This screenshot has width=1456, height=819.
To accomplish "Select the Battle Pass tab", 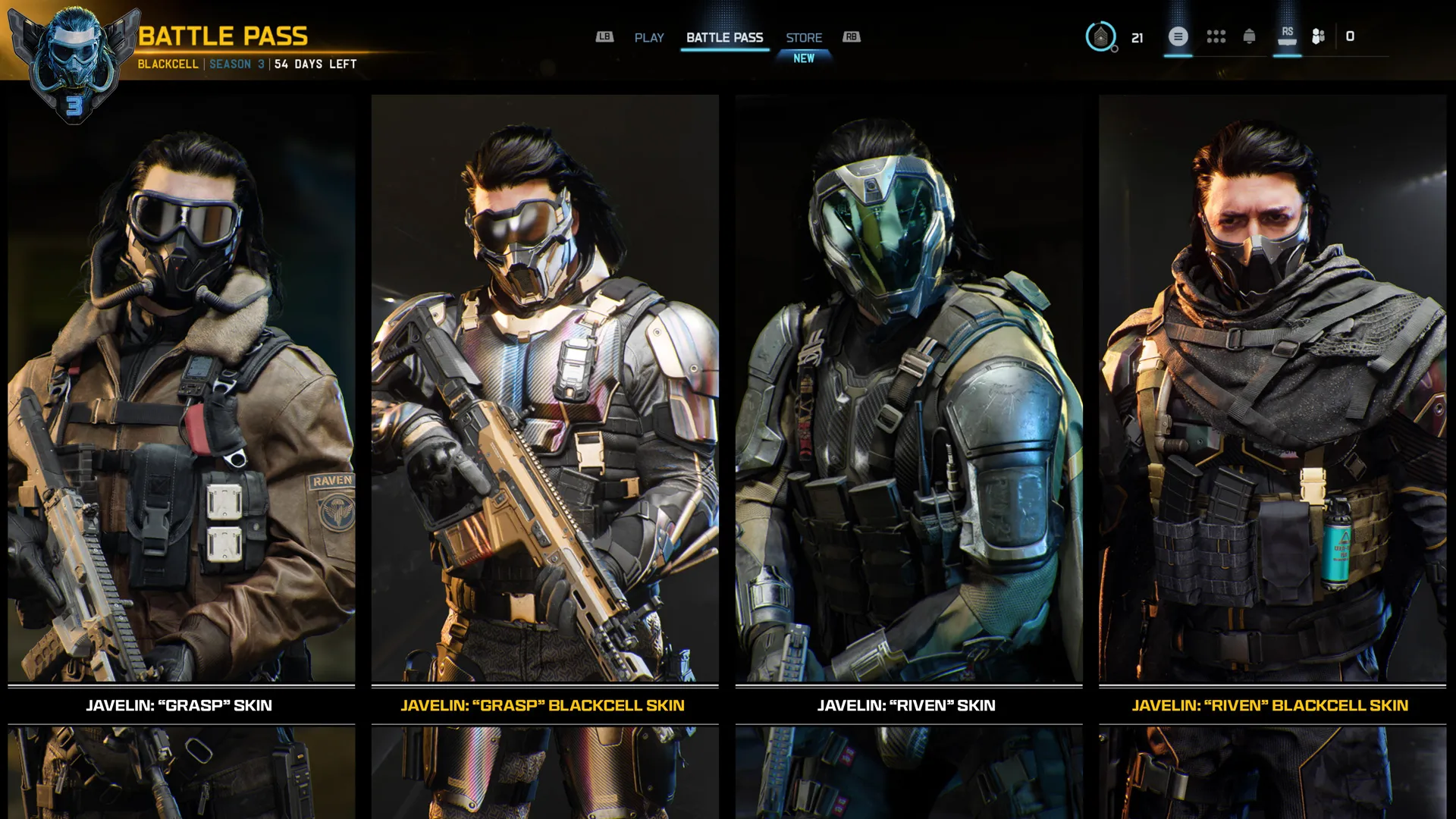I will (724, 38).
